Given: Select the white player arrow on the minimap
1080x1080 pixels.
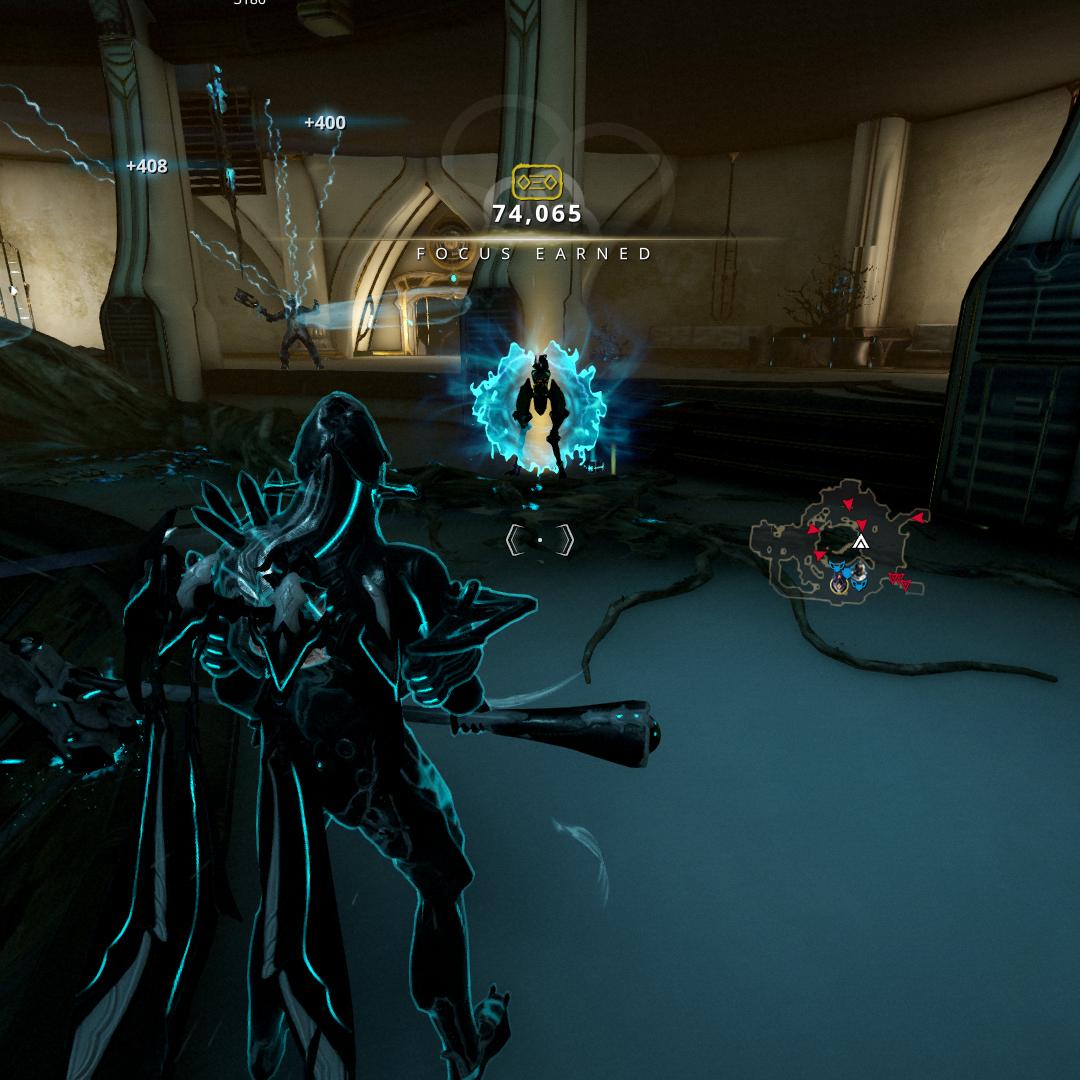Looking at the screenshot, I should pyautogui.click(x=860, y=543).
